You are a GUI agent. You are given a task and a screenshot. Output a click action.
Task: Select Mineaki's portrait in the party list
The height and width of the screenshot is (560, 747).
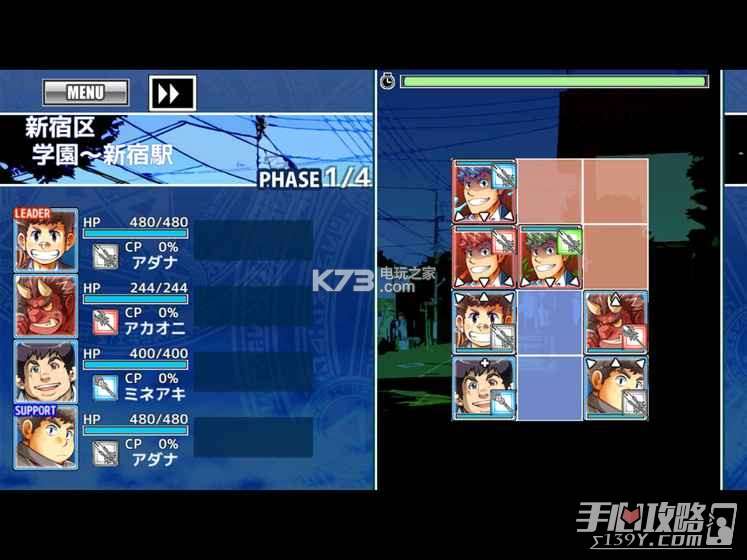point(45,371)
